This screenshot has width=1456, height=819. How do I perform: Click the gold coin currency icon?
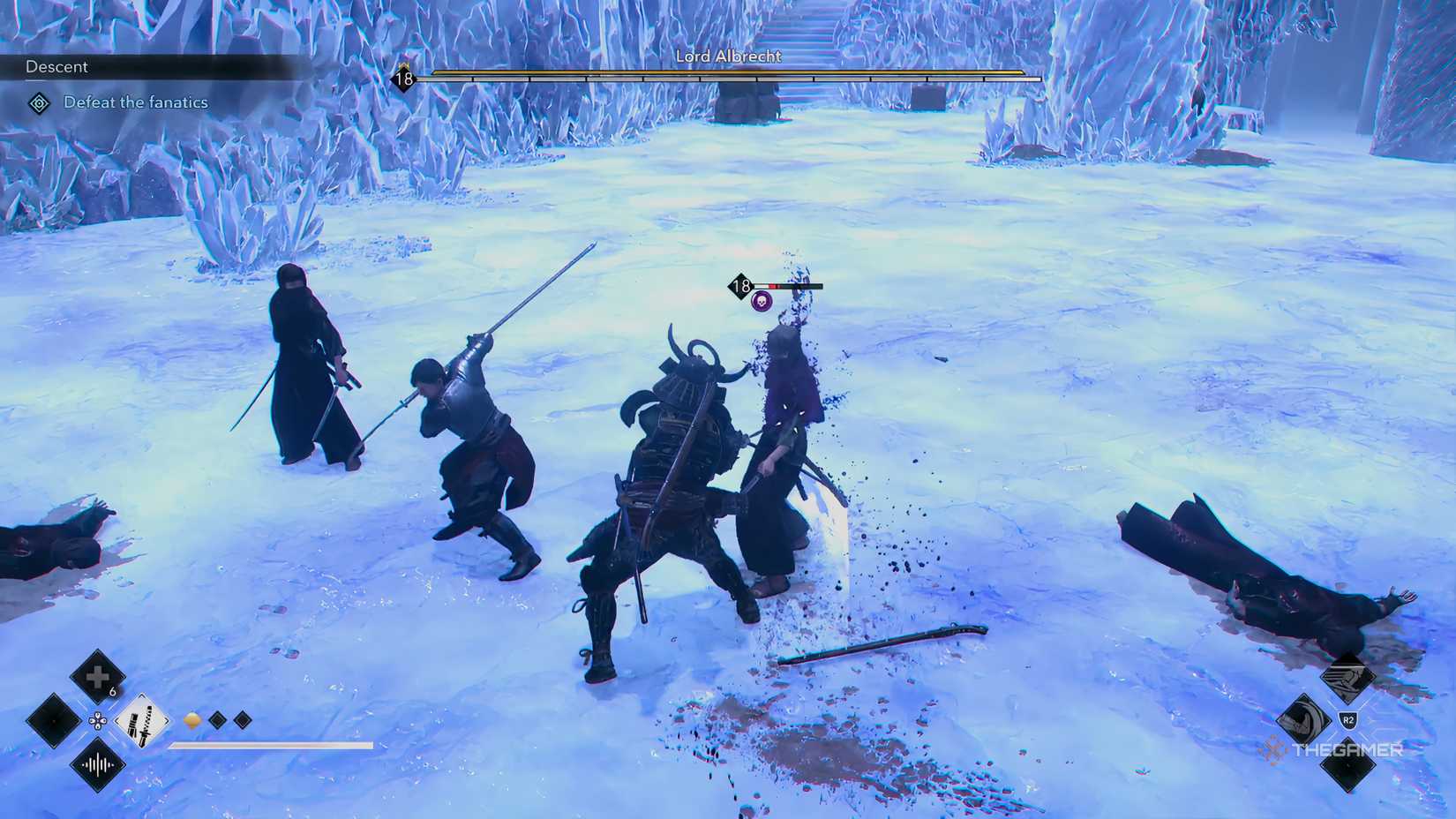point(192,720)
